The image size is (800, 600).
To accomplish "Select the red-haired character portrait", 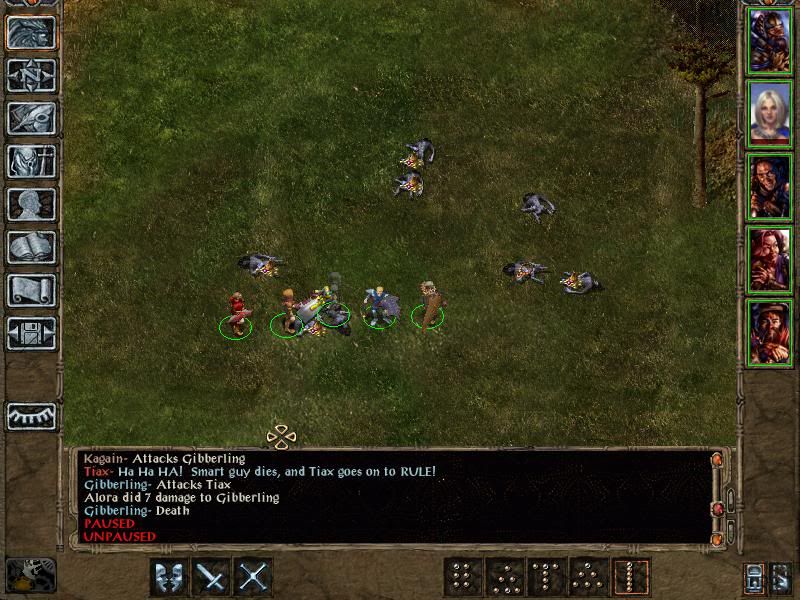I will point(770,259).
